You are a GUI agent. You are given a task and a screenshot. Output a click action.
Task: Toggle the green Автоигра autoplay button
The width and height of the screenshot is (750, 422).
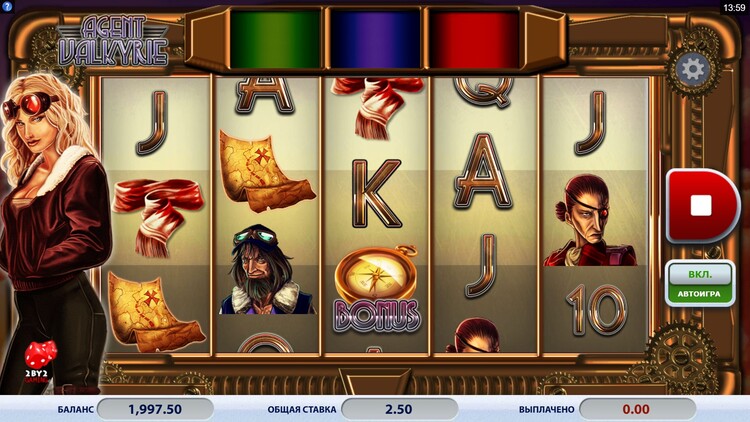coord(700,283)
